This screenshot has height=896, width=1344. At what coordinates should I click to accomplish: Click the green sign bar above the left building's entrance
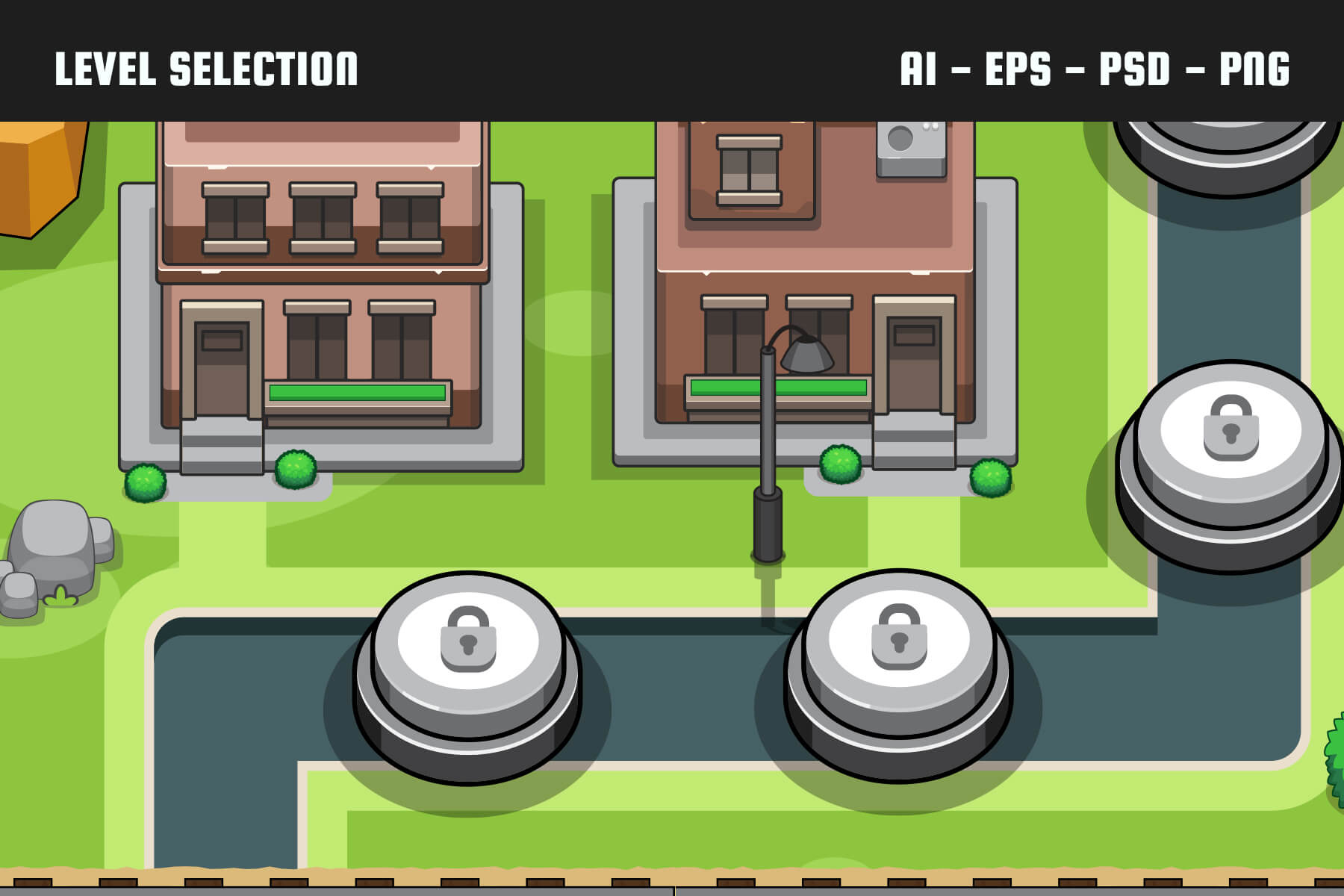[357, 391]
